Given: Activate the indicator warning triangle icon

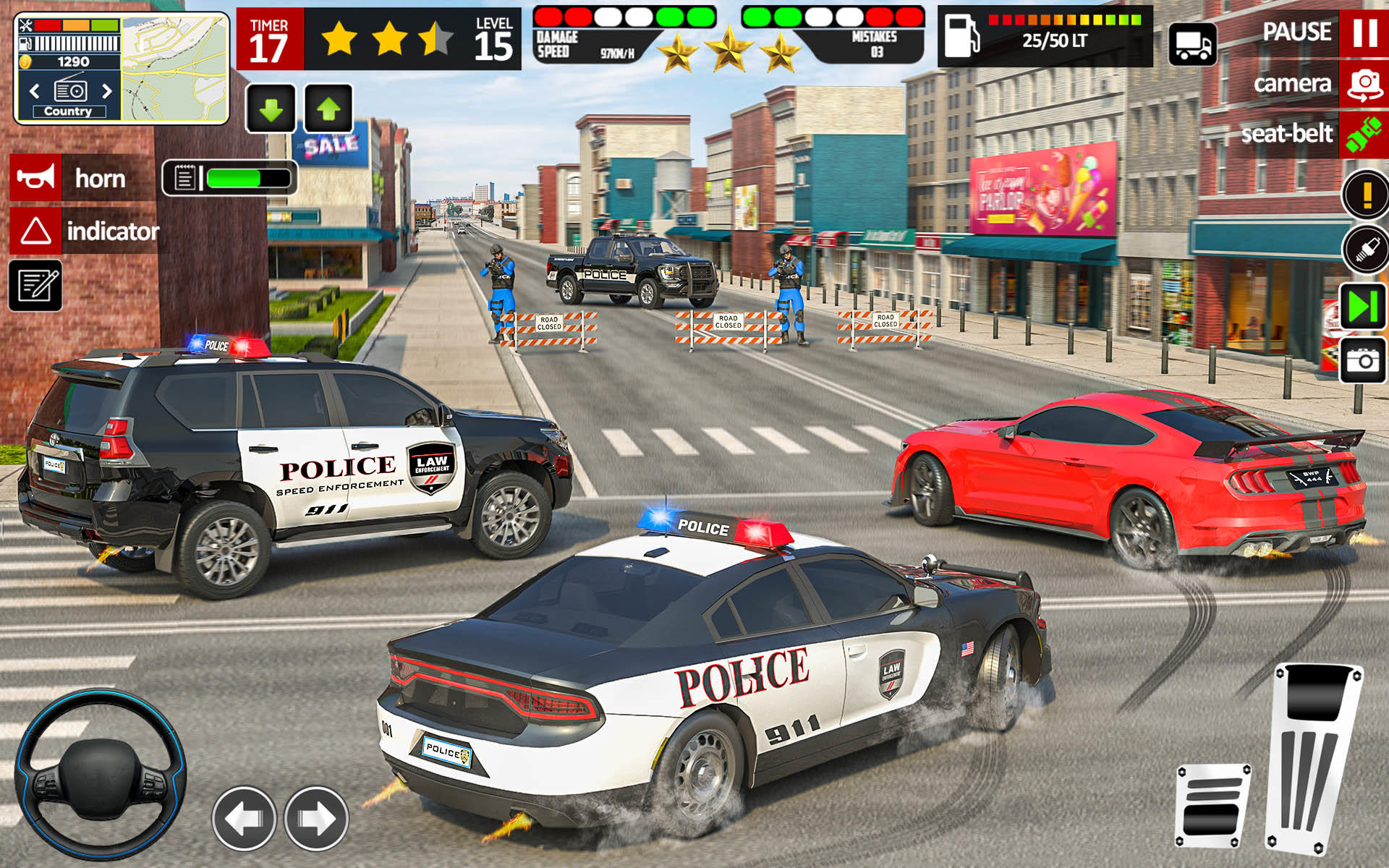Looking at the screenshot, I should click(x=34, y=231).
